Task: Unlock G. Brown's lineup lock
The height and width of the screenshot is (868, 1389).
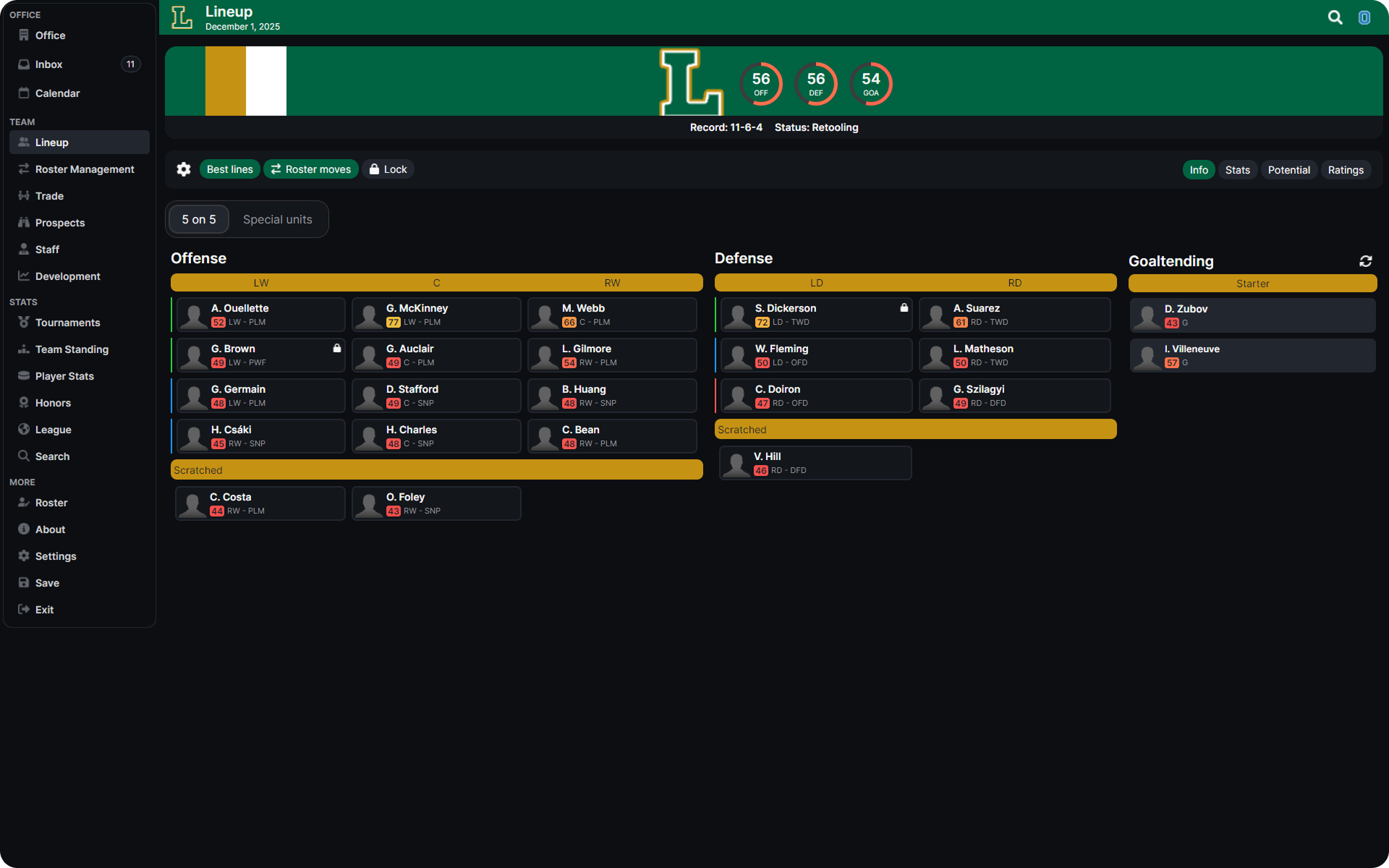Action: pos(337,348)
